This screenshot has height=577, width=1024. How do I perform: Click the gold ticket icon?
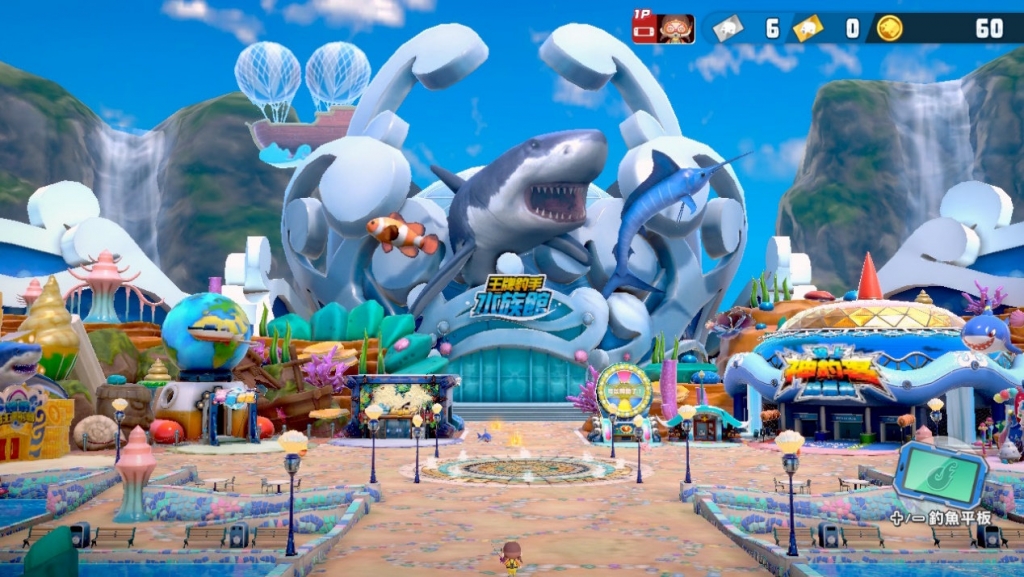click(x=808, y=28)
